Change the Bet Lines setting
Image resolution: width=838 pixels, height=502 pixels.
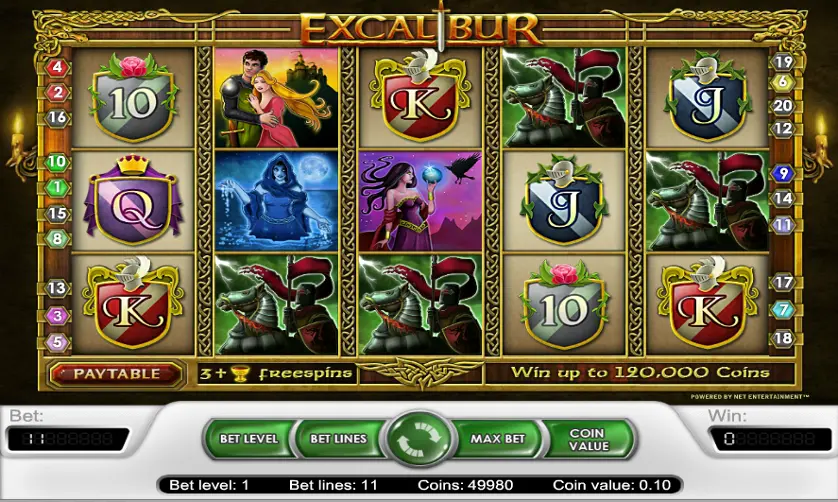tap(337, 438)
